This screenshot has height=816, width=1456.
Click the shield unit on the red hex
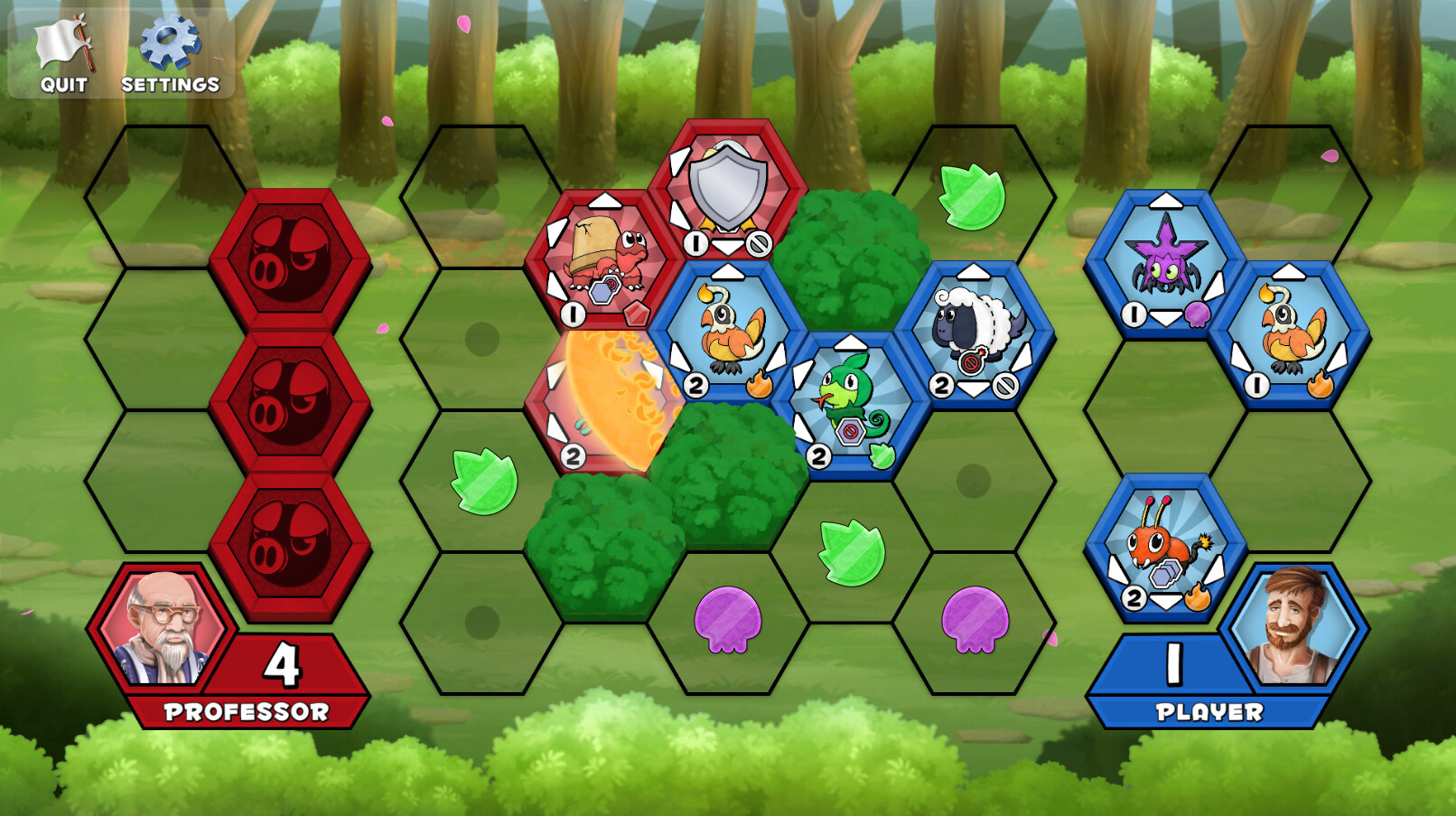point(720,190)
